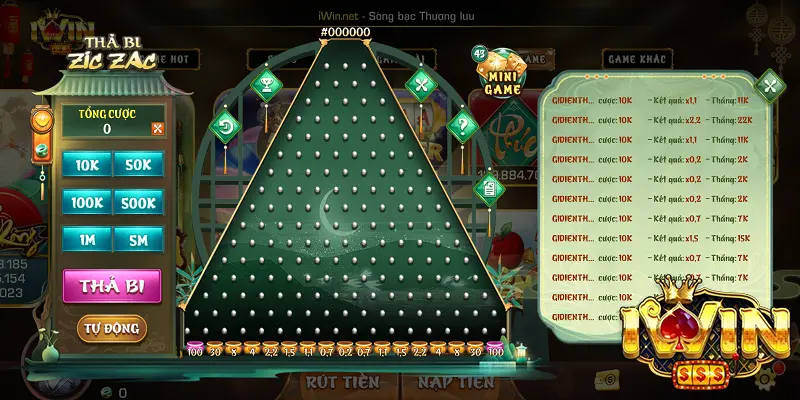The width and height of the screenshot is (800, 400).
Task: Select the 10K bet chip
Action: click(x=87, y=164)
